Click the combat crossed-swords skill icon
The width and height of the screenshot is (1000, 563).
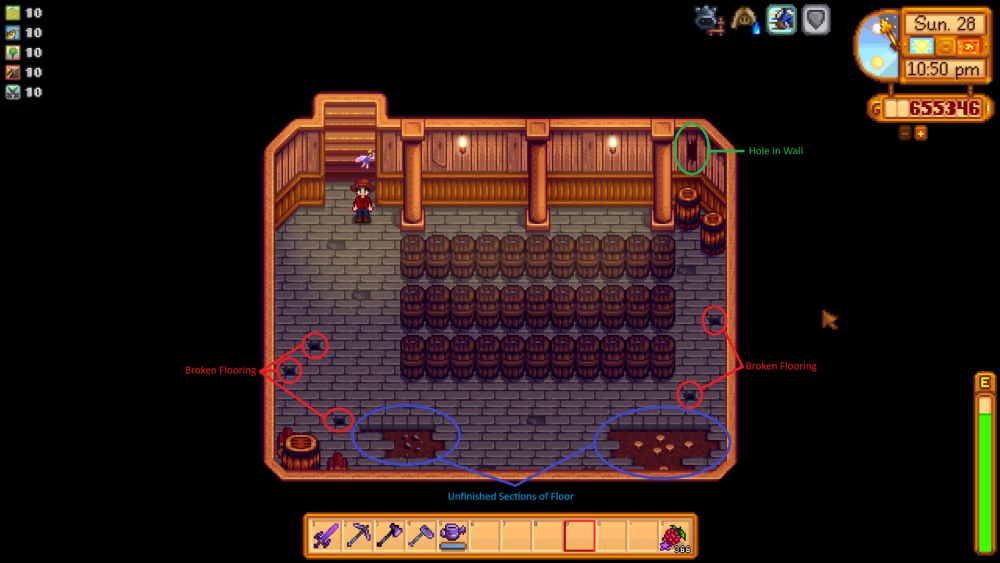13,93
